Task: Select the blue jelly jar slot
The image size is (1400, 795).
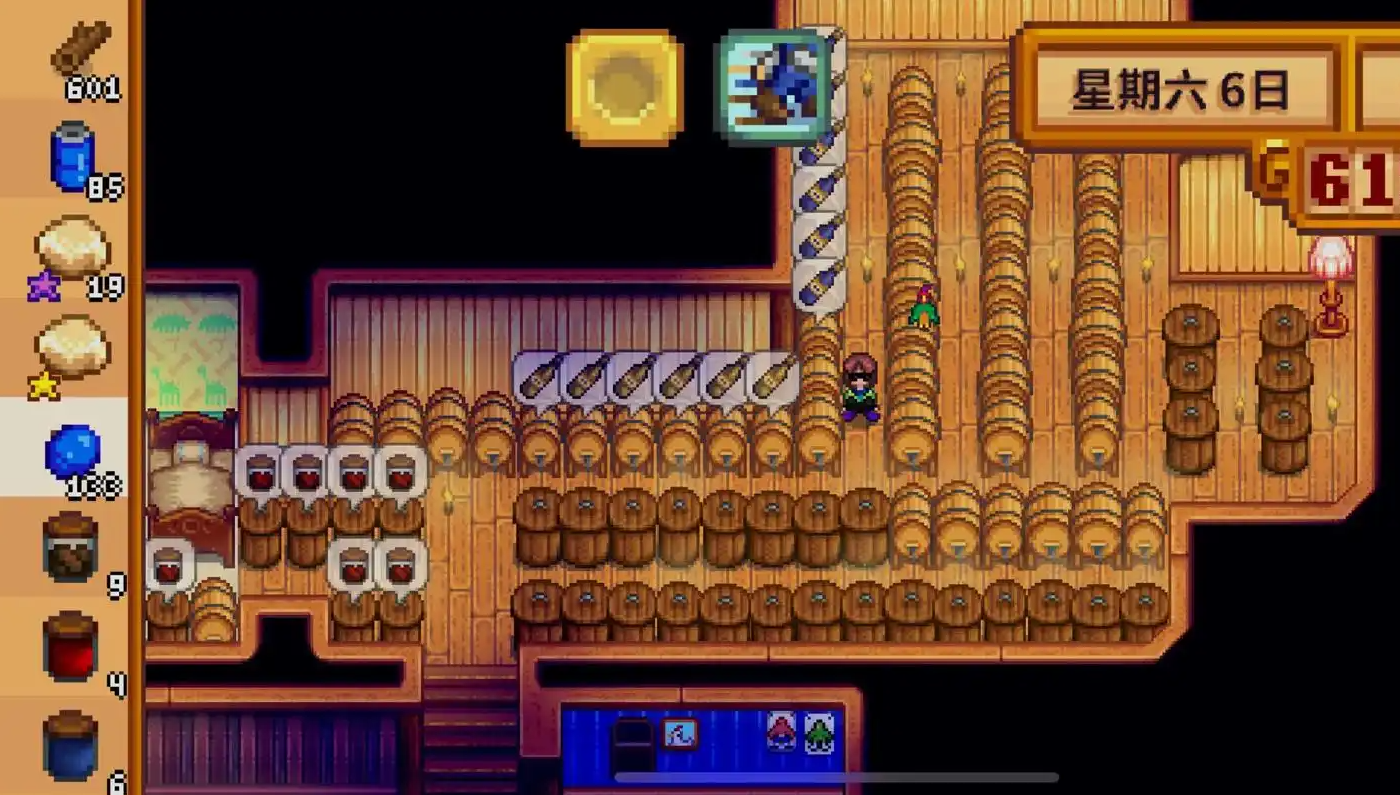Action: [x=72, y=745]
